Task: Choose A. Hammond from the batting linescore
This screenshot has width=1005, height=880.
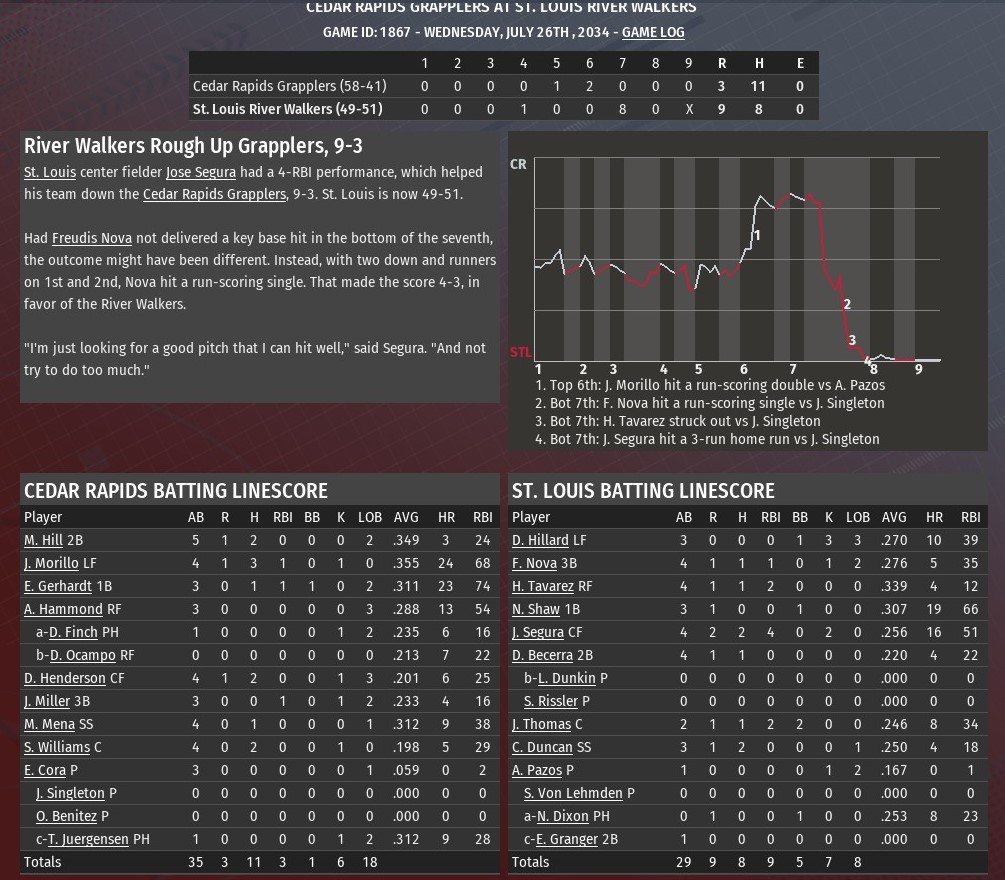Action: 63,609
